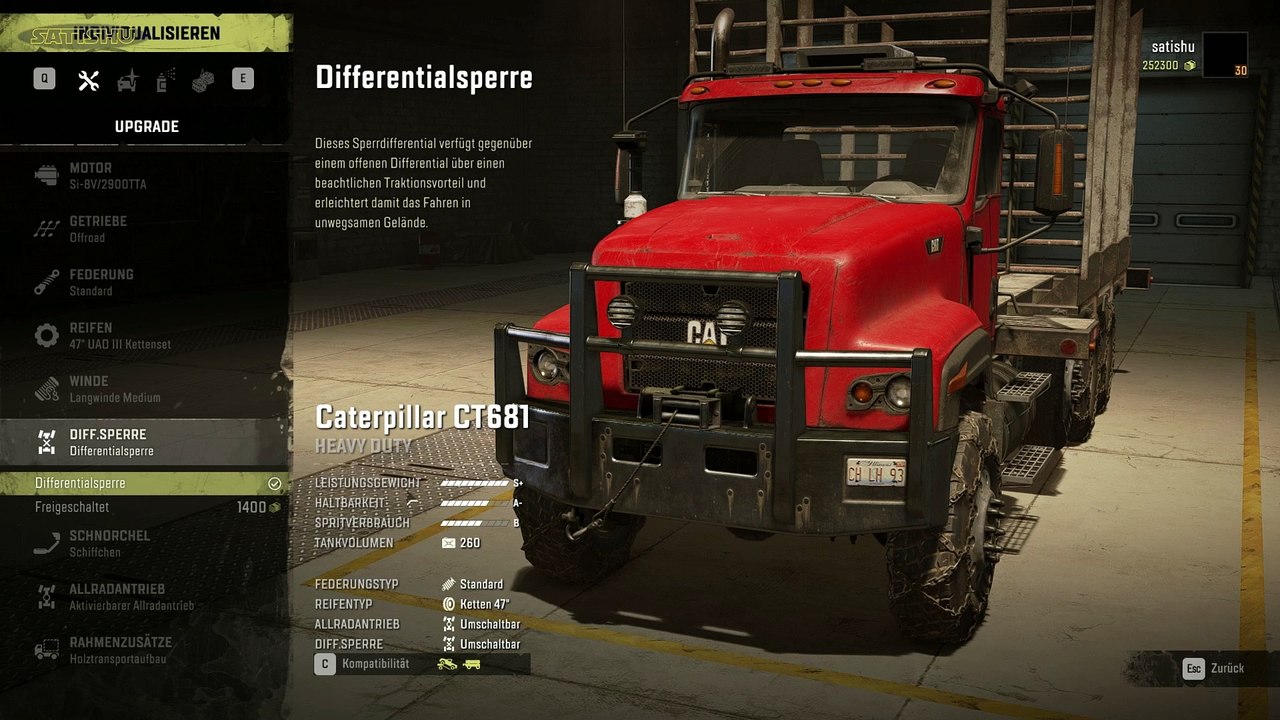
Task: Select the Getriebe gearbox entry
Action: 145,229
